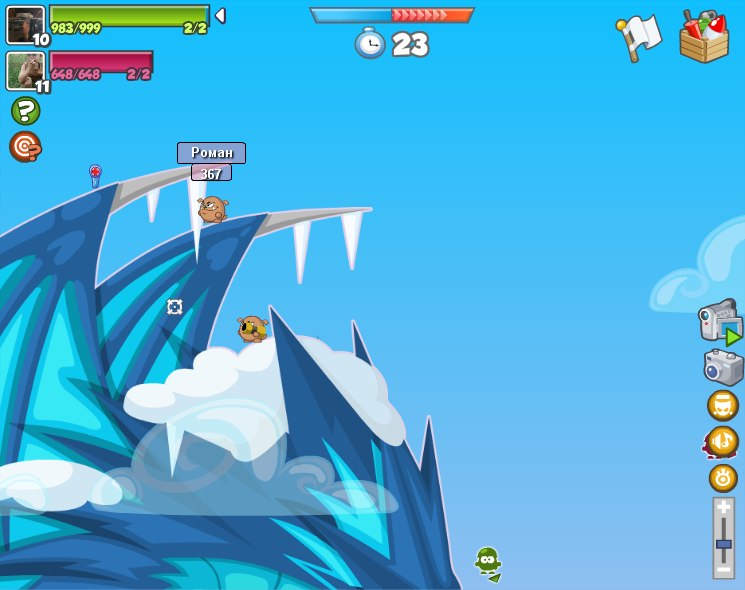The height and width of the screenshot is (590, 745).
Task: Select the level 10 player avatar
Action: click(25, 24)
